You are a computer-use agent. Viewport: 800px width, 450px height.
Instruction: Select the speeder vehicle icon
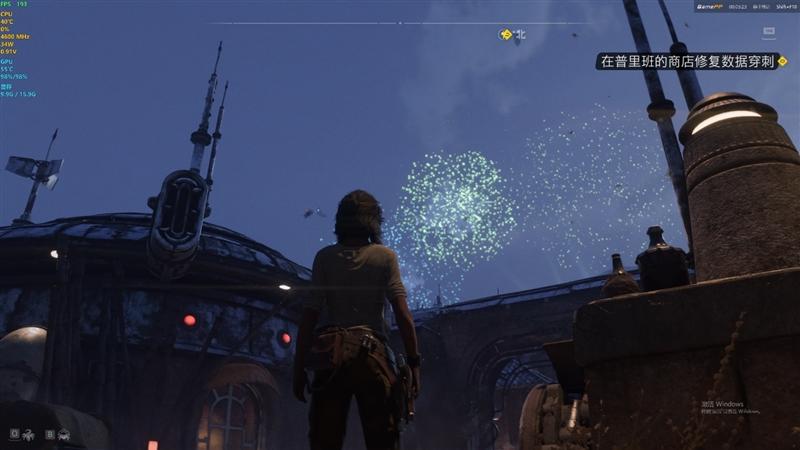click(x=63, y=434)
